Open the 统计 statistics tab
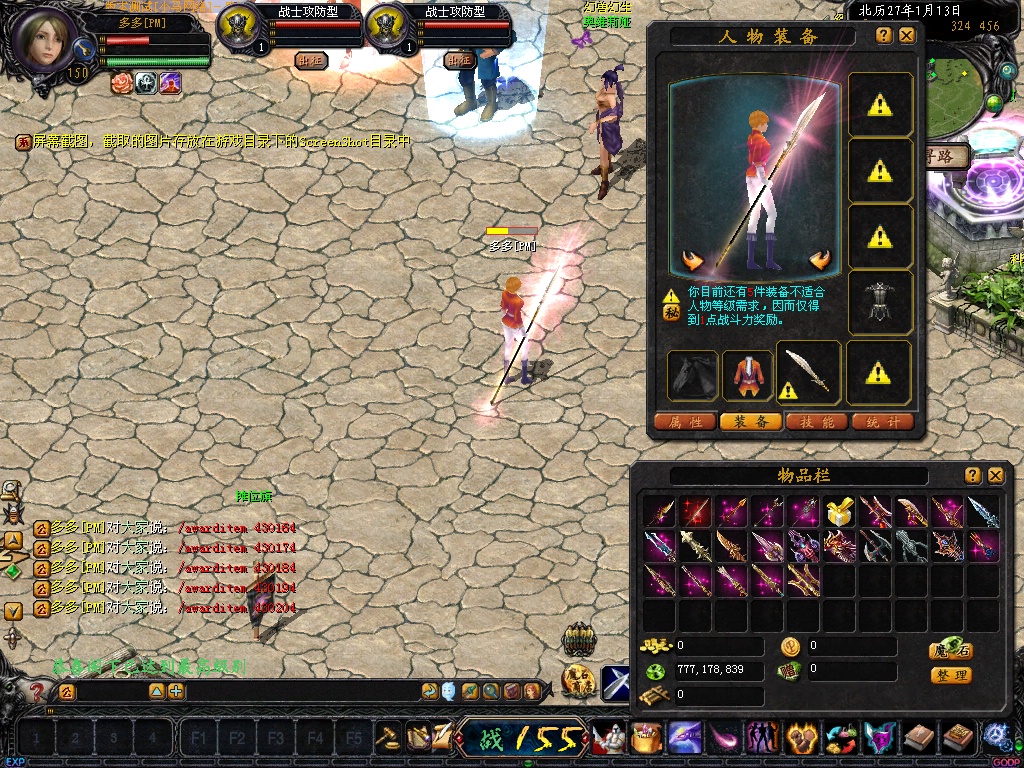 pyautogui.click(x=883, y=422)
